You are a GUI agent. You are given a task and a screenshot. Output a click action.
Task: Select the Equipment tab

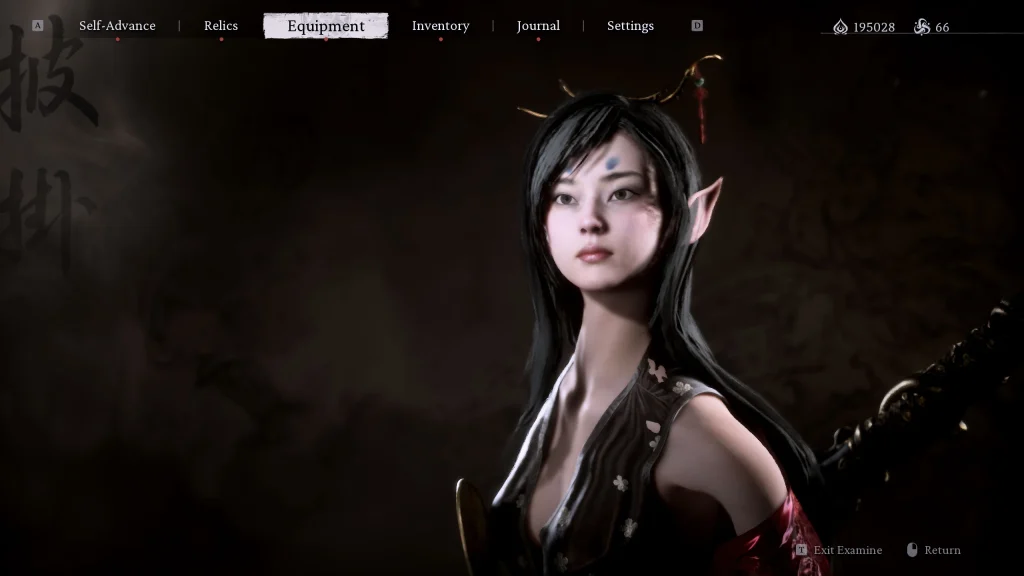326,26
